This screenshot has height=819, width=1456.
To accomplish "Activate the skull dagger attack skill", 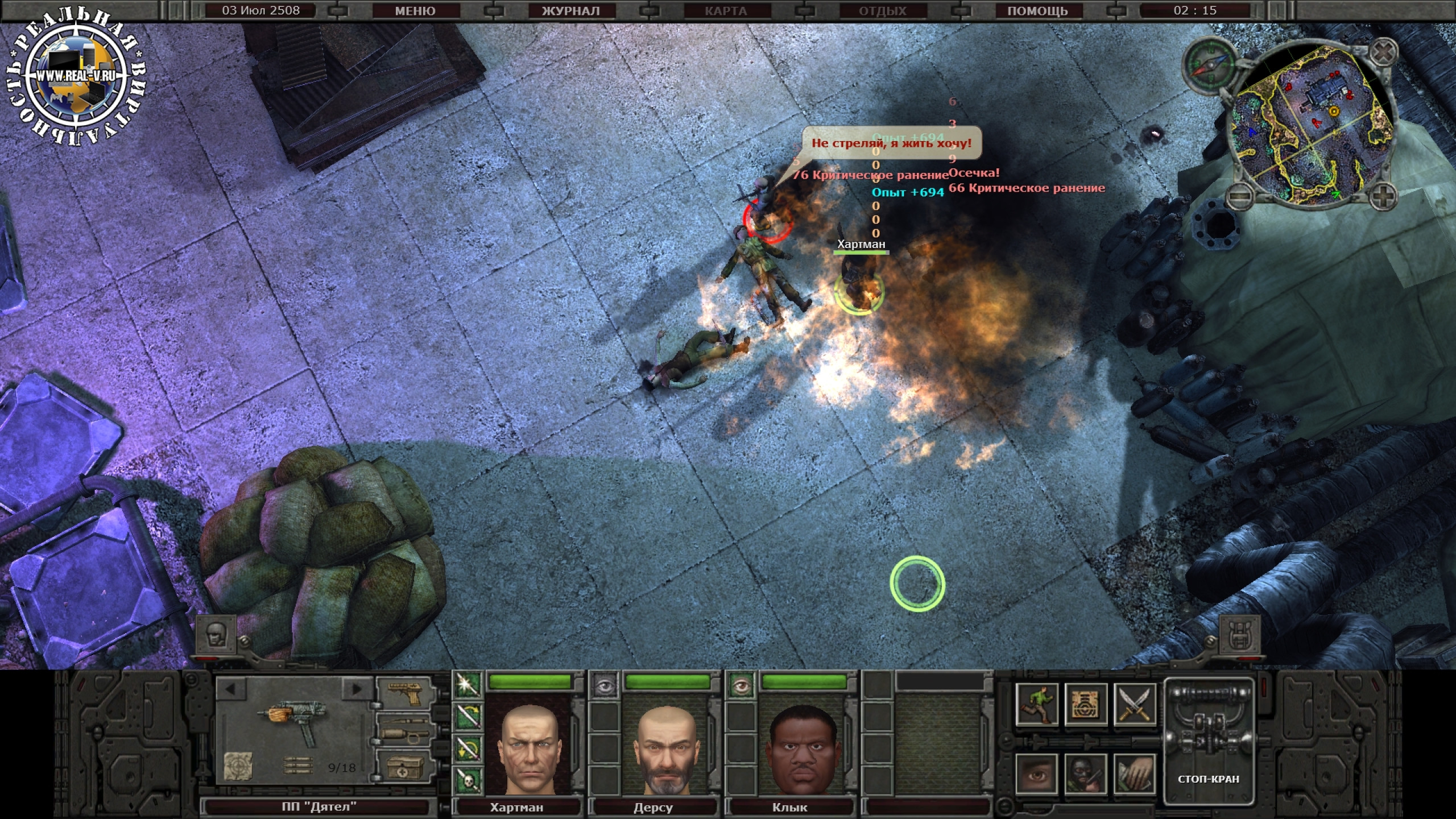I will coord(468,781).
